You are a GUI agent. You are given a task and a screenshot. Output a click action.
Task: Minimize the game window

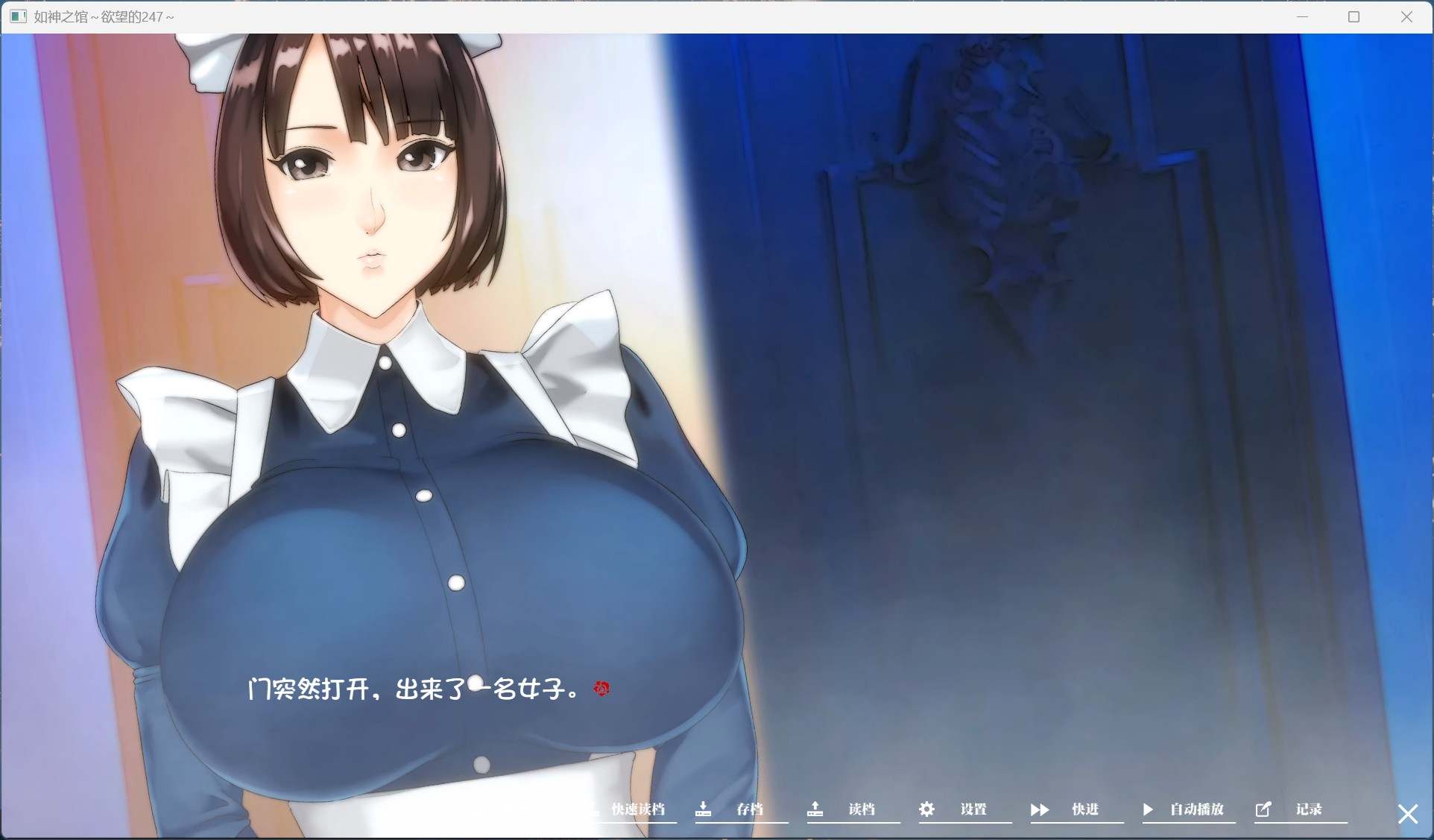(x=1303, y=16)
